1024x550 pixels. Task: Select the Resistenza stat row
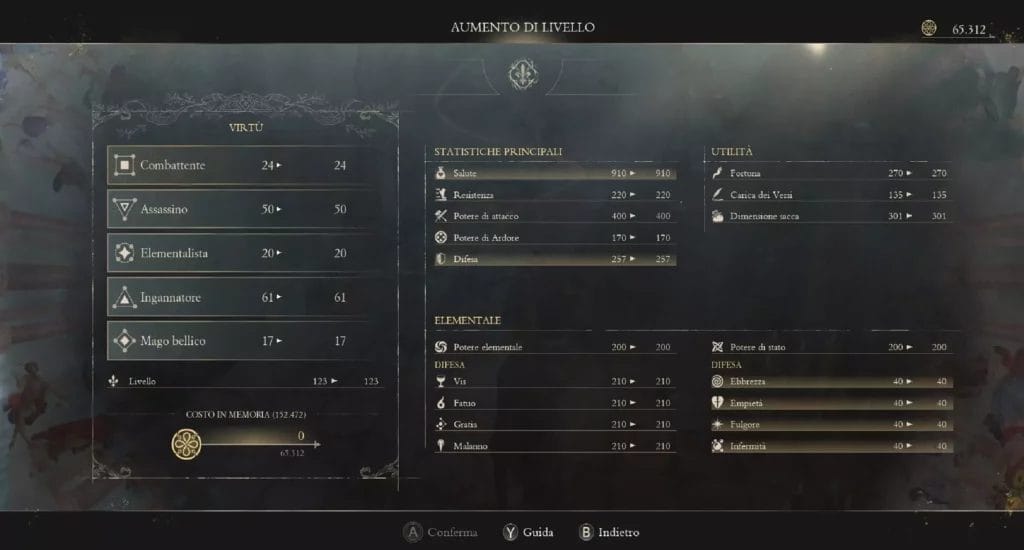pyautogui.click(x=553, y=195)
